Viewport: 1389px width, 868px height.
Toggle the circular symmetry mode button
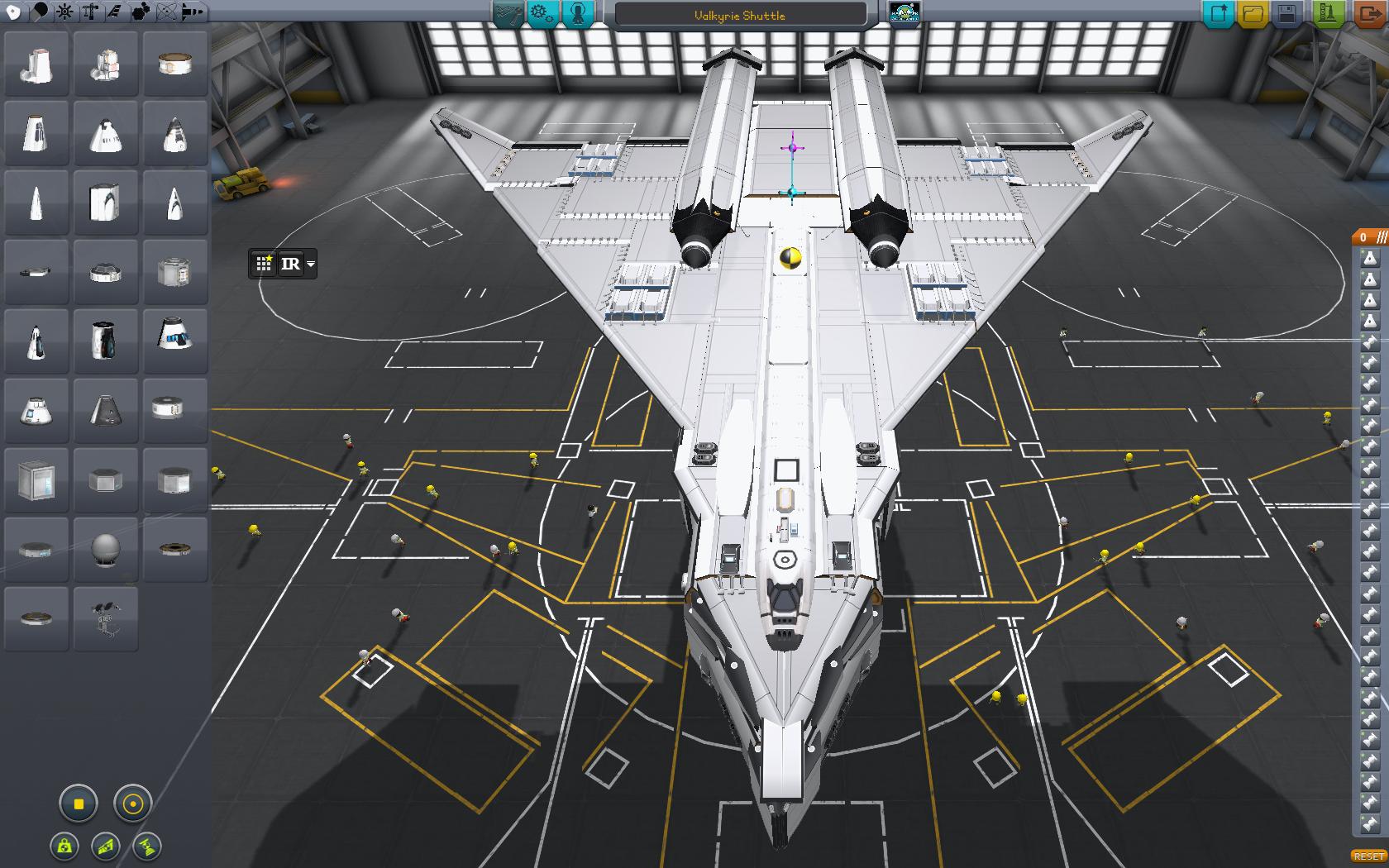tap(132, 804)
